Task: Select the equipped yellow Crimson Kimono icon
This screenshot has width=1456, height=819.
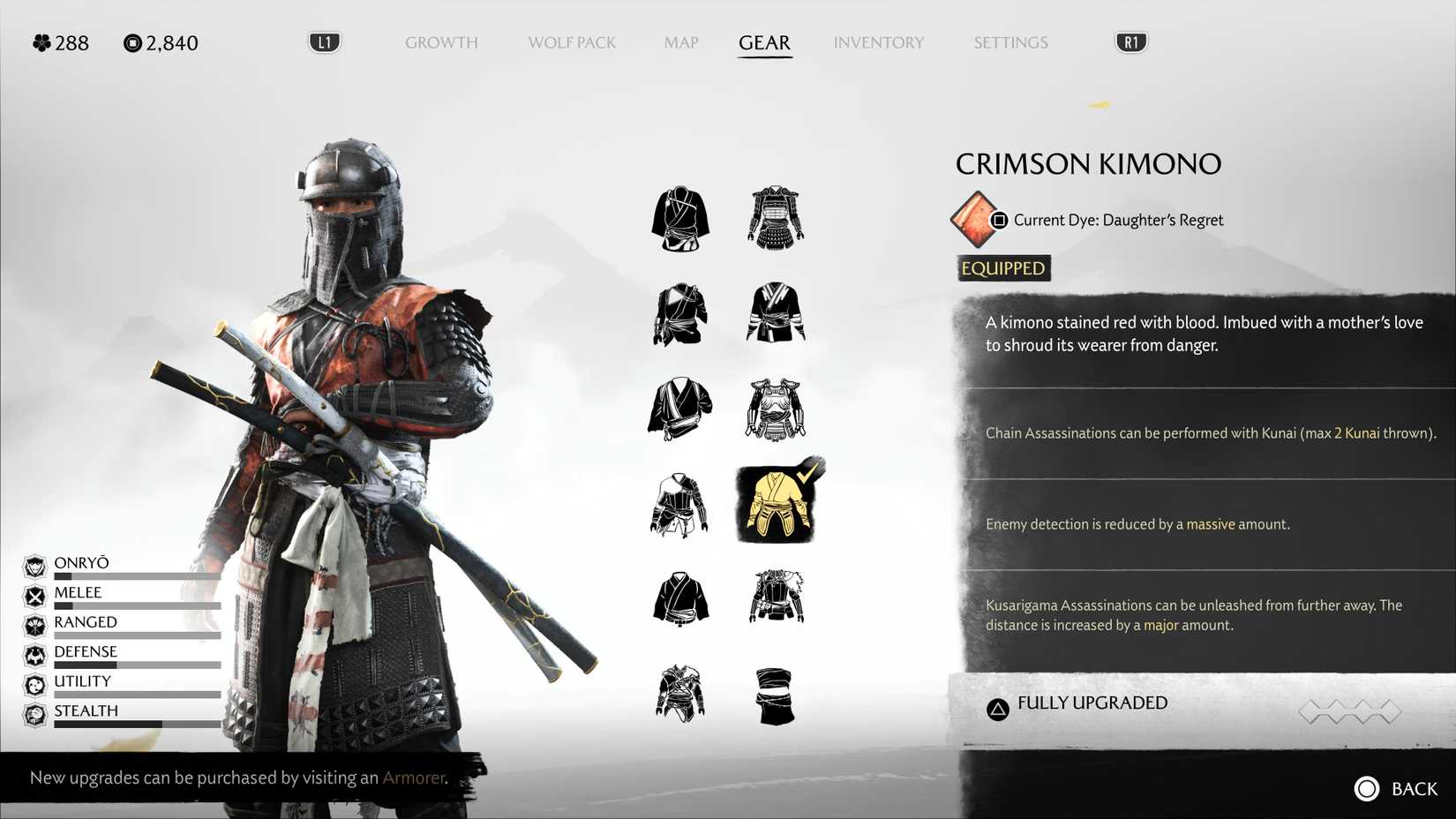Action: point(777,504)
